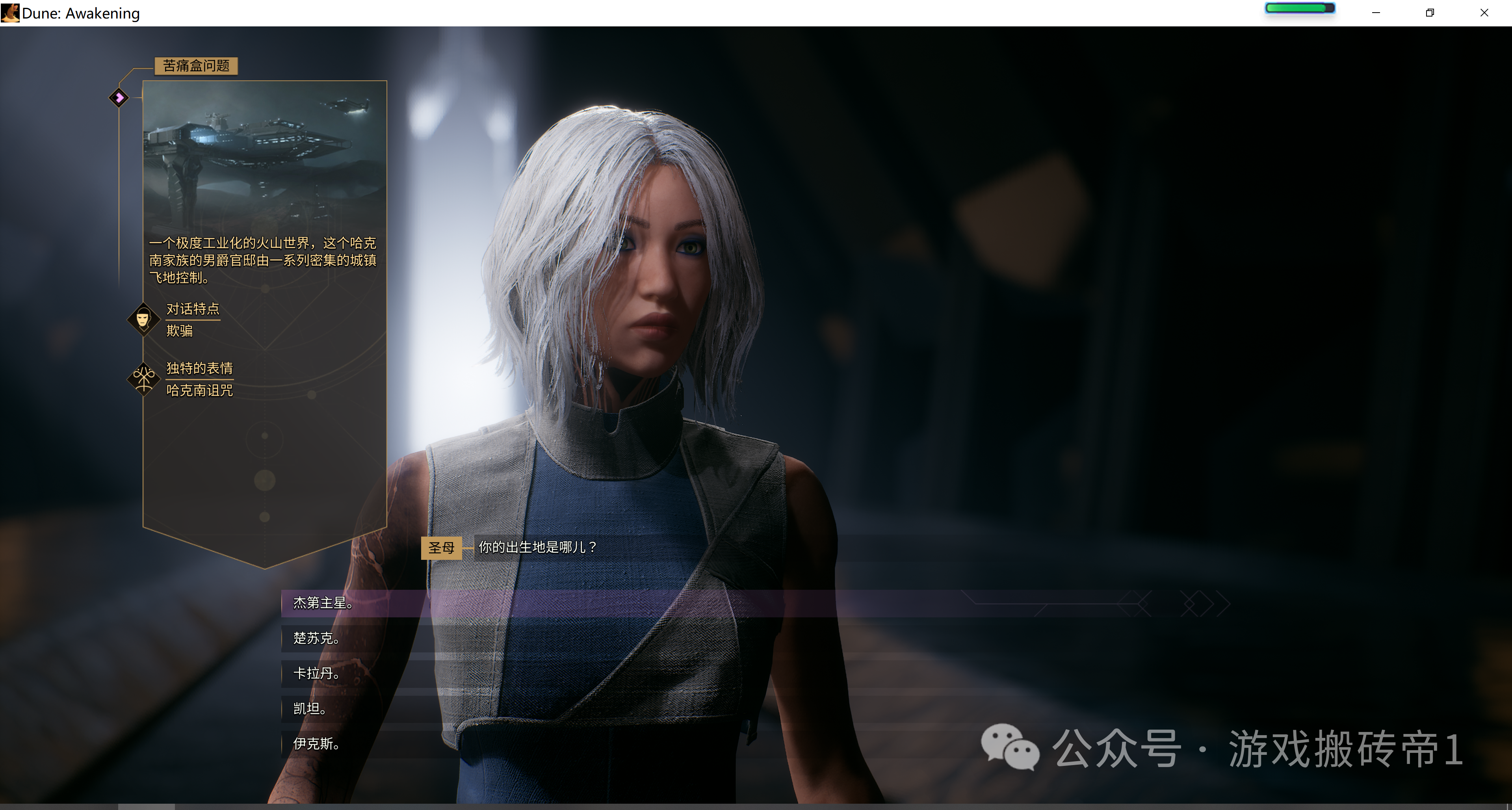Close the Dune: Awakening window
The image size is (1512, 810).
click(1484, 13)
